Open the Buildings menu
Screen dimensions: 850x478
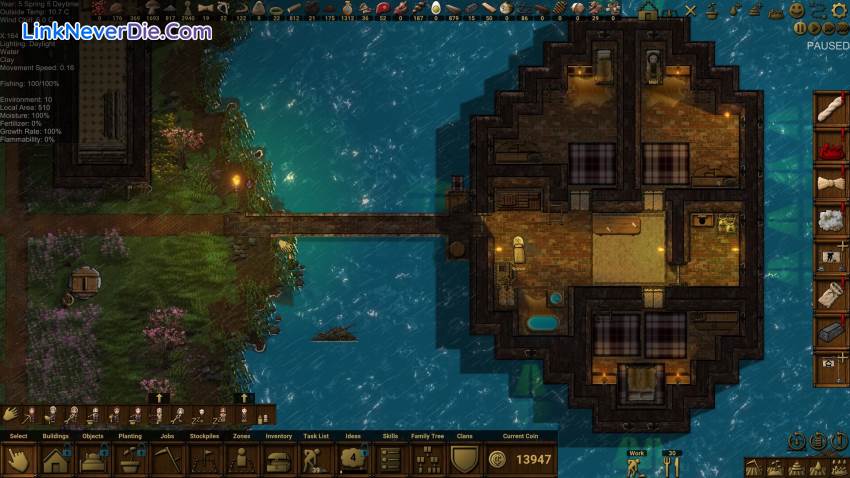pyautogui.click(x=56, y=459)
